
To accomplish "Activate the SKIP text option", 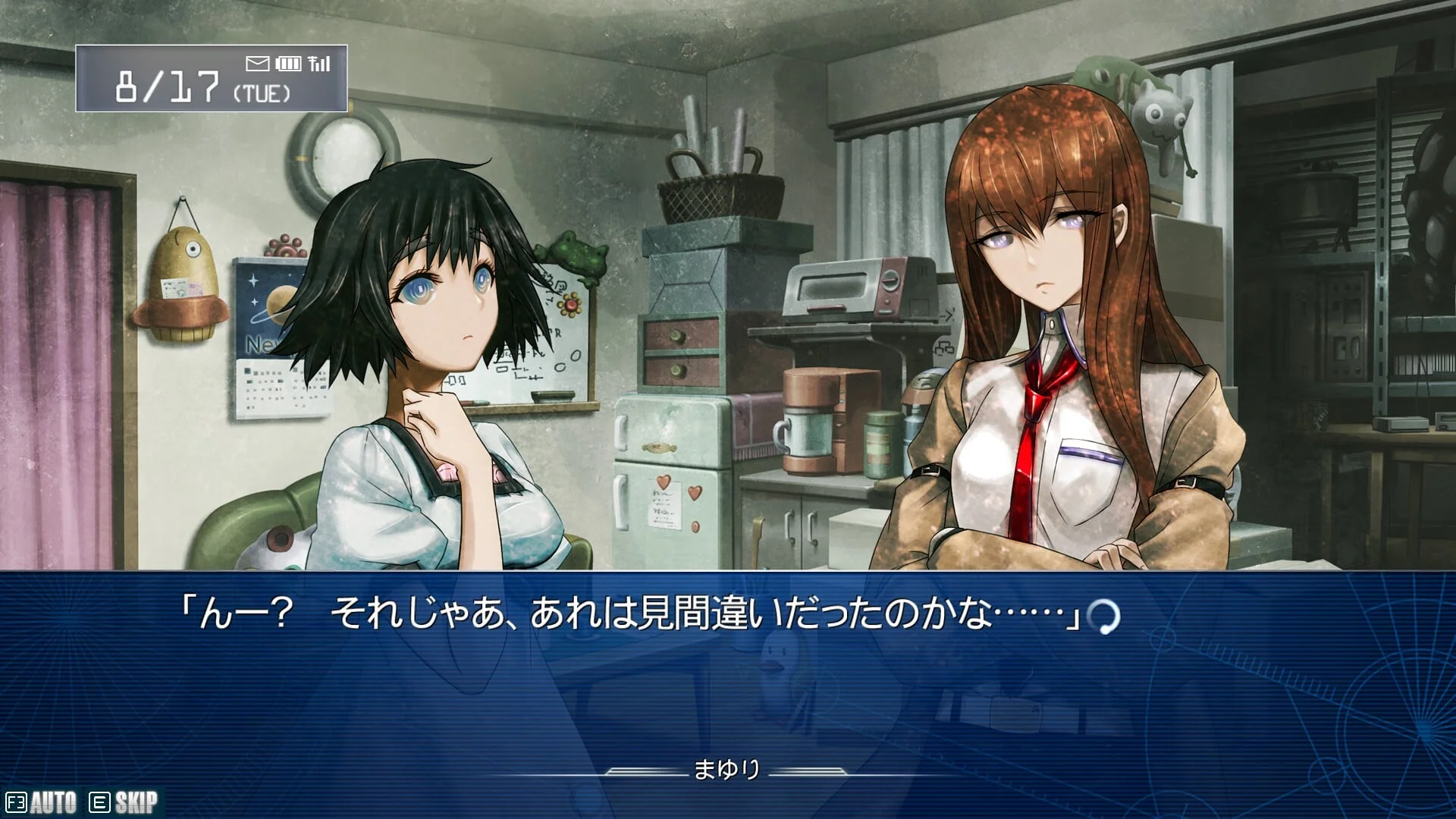I will coord(124,802).
